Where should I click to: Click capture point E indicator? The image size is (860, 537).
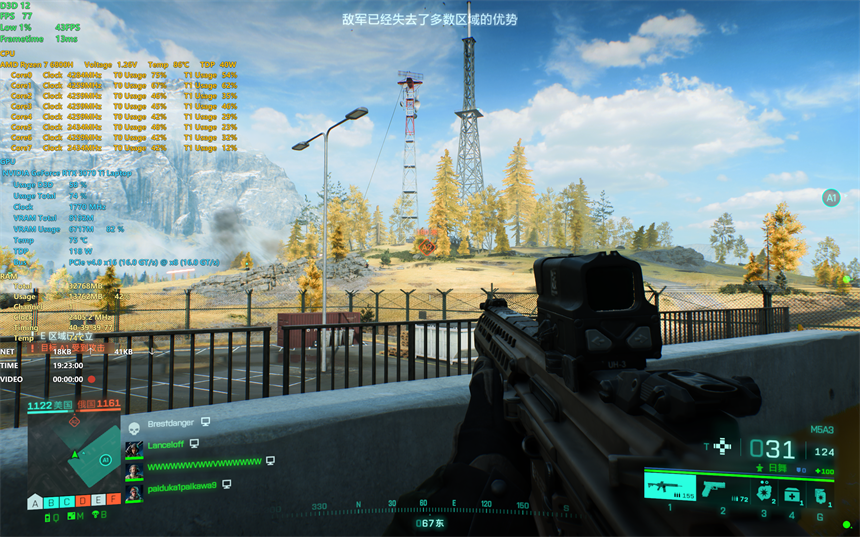98,500
